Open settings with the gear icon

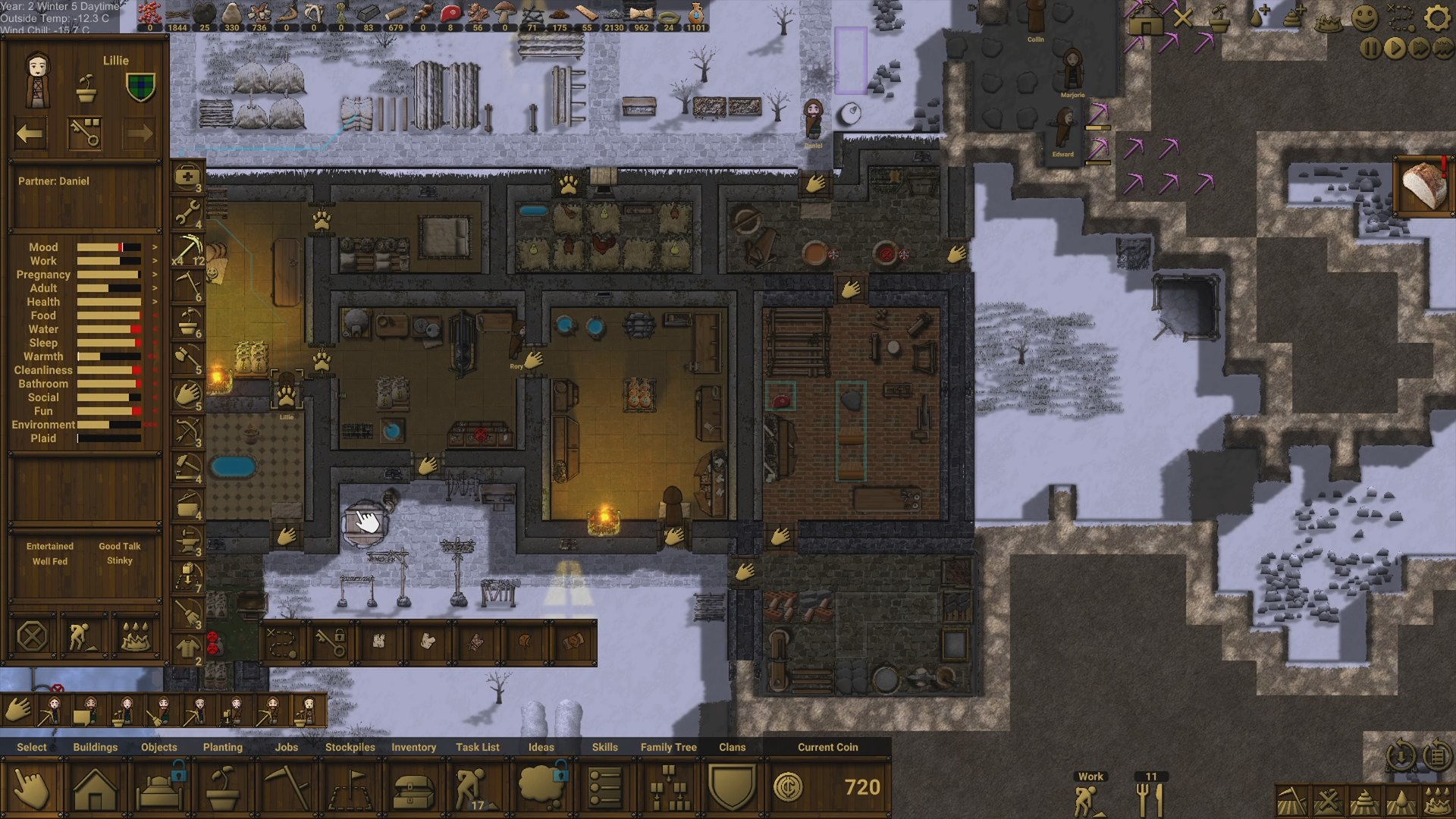[1436, 17]
